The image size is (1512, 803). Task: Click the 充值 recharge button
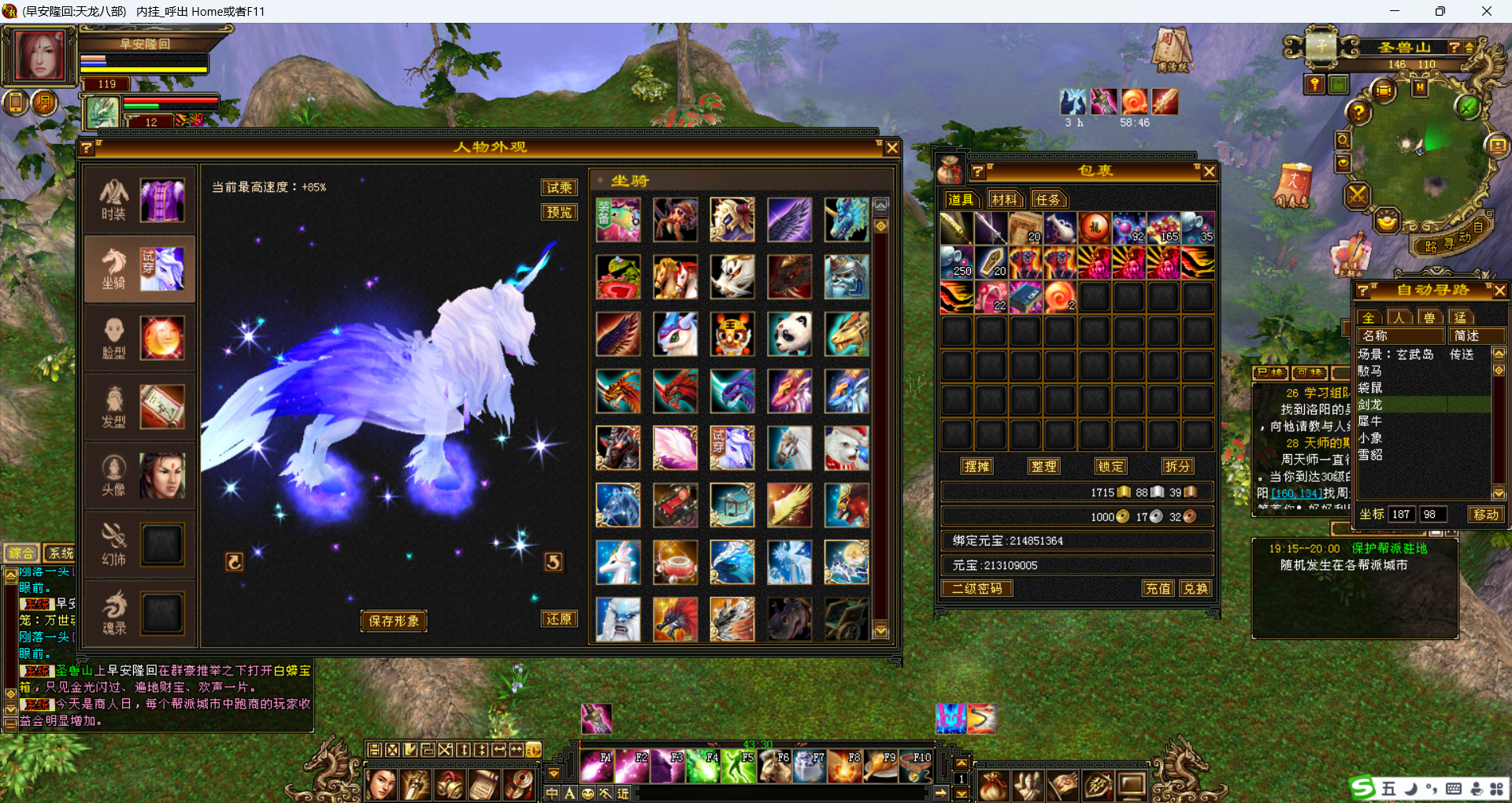pos(1158,588)
